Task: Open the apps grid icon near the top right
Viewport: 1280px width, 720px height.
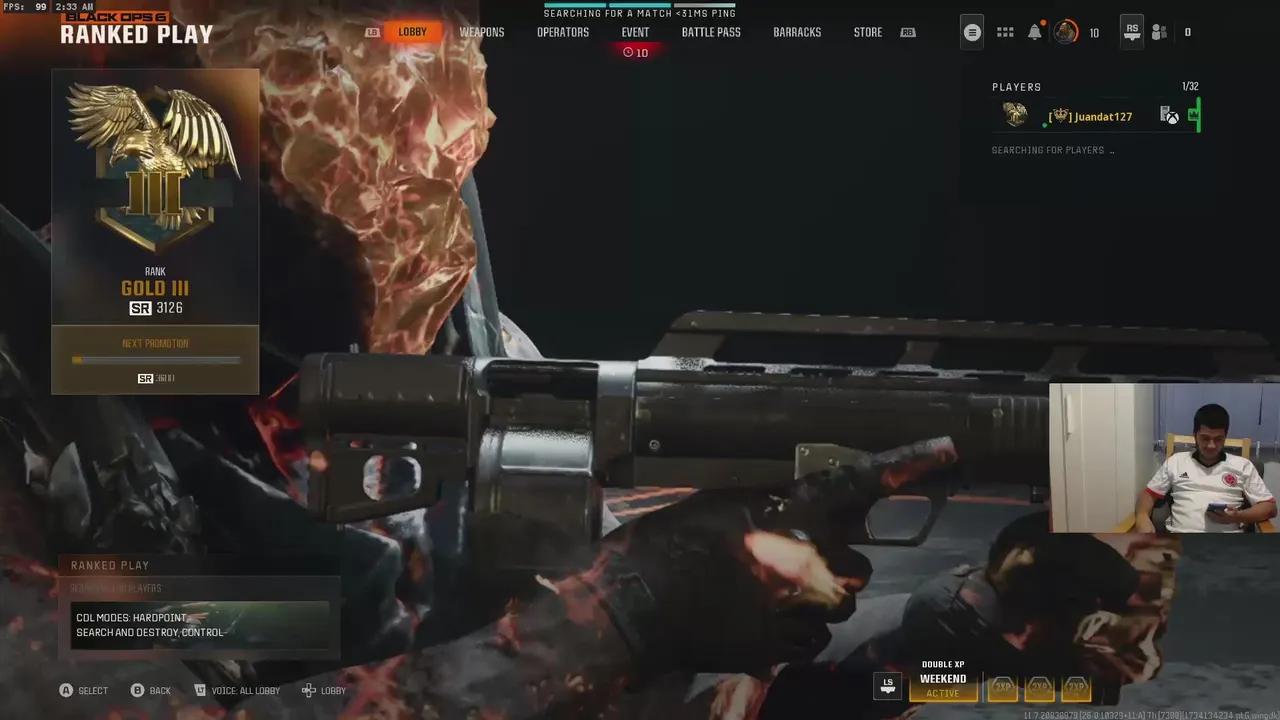Action: click(x=1004, y=31)
